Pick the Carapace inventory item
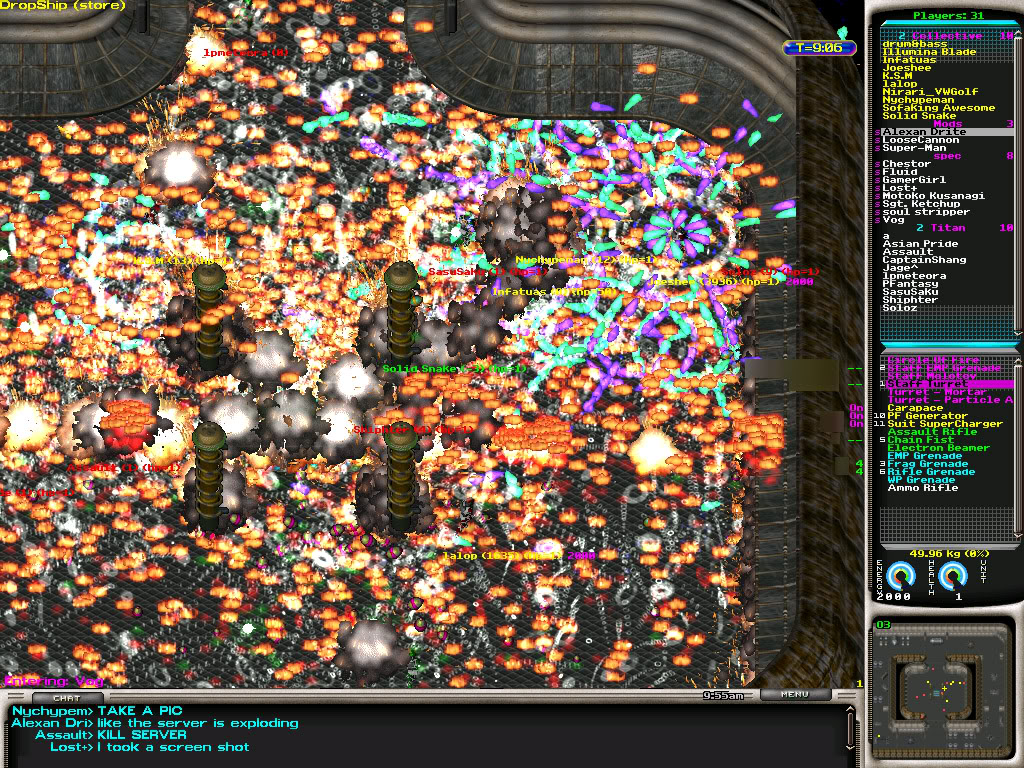The image size is (1024, 768). 915,408
